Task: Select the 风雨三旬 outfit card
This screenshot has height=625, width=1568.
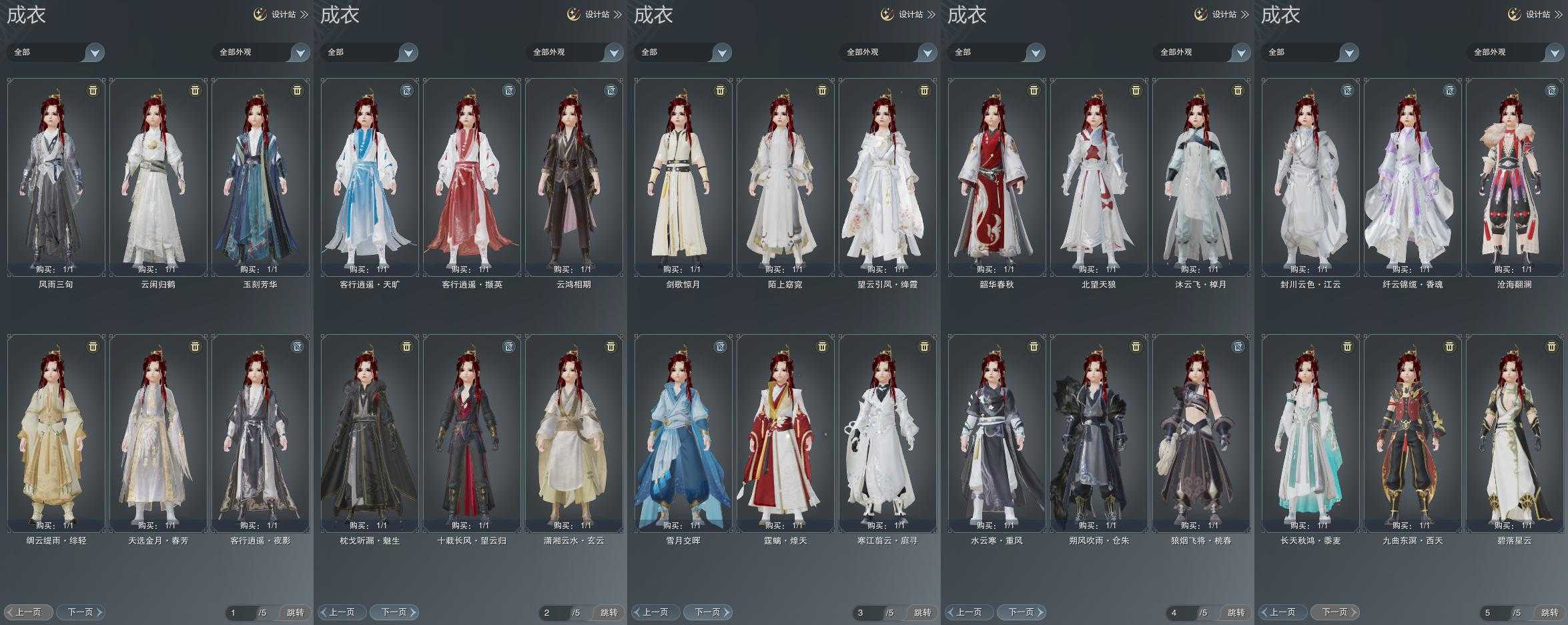Action: click(x=56, y=177)
